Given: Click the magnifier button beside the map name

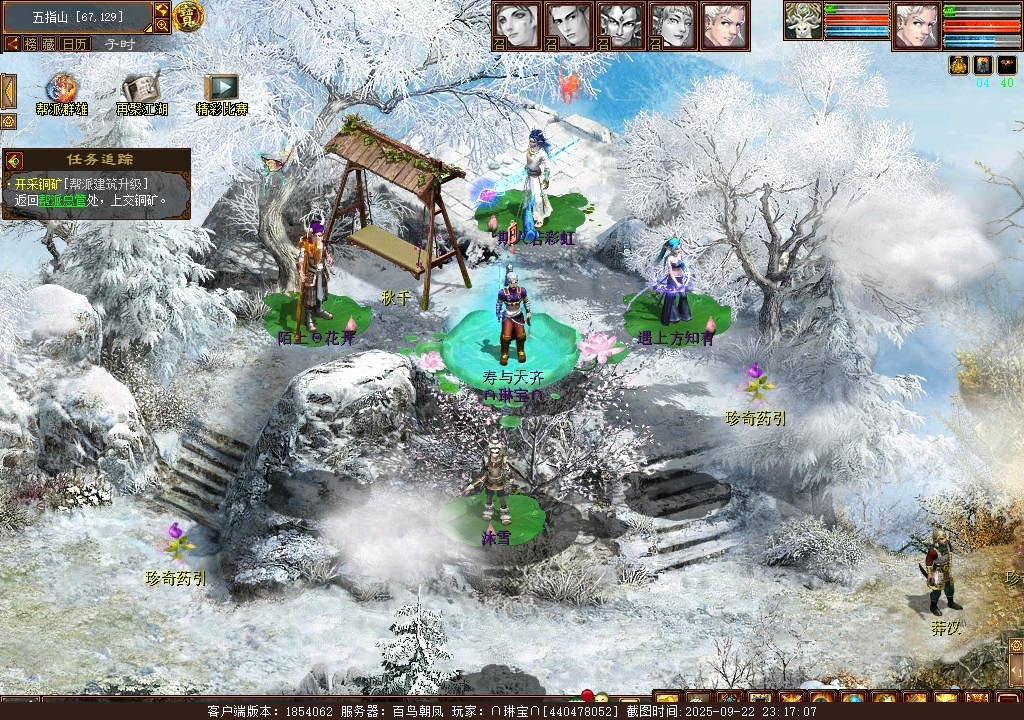Looking at the screenshot, I should (x=162, y=26).
